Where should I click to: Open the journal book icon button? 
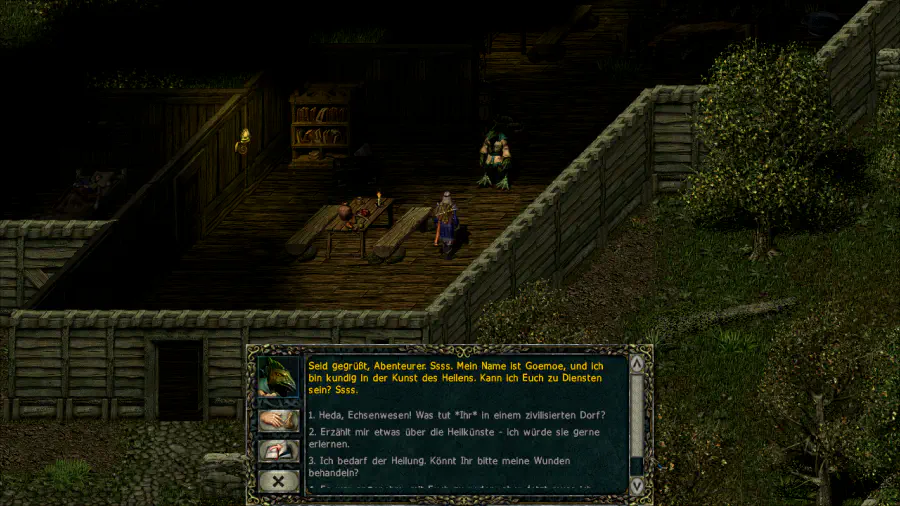[x=279, y=451]
